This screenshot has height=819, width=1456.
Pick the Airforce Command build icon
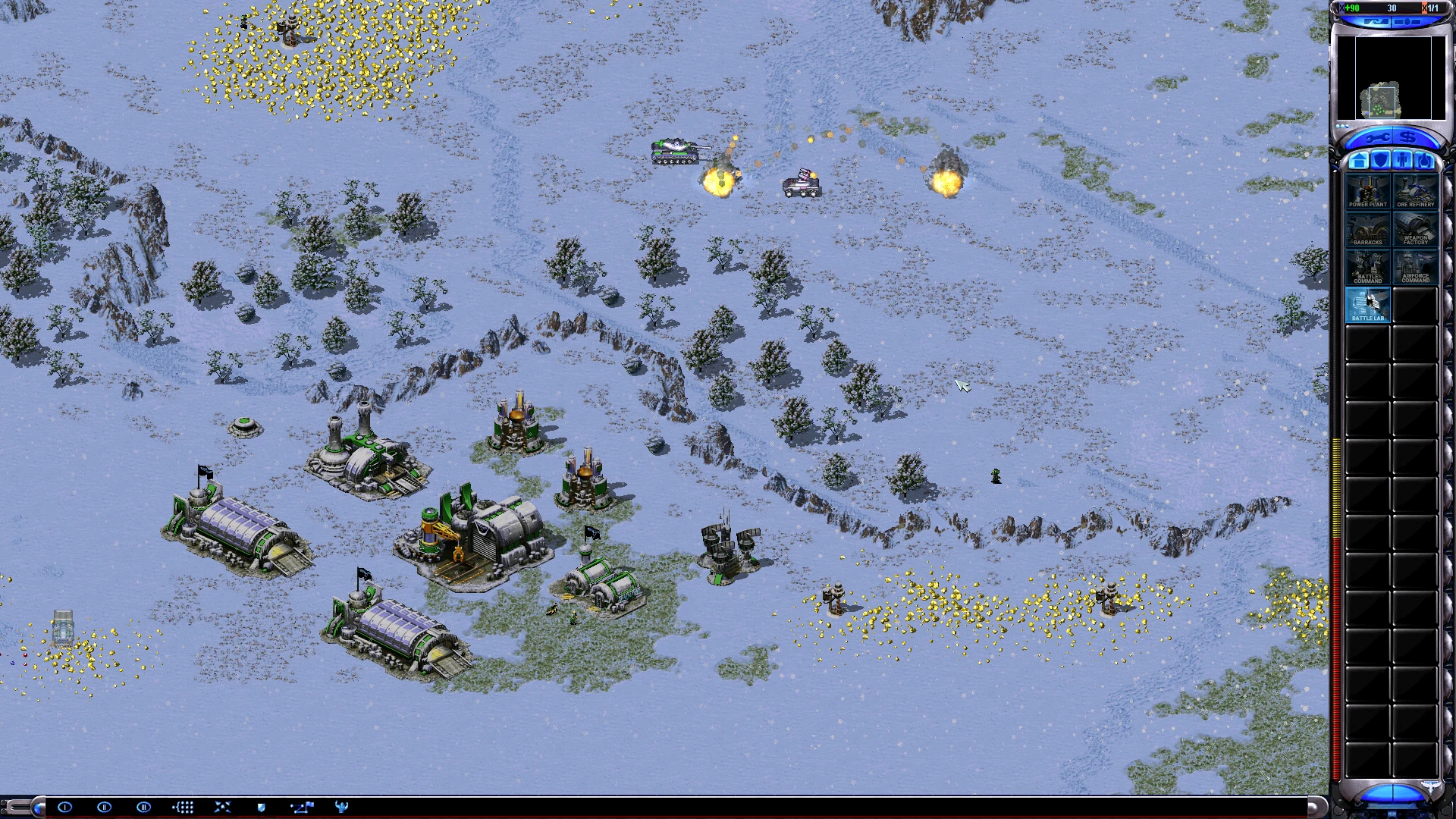1415,267
